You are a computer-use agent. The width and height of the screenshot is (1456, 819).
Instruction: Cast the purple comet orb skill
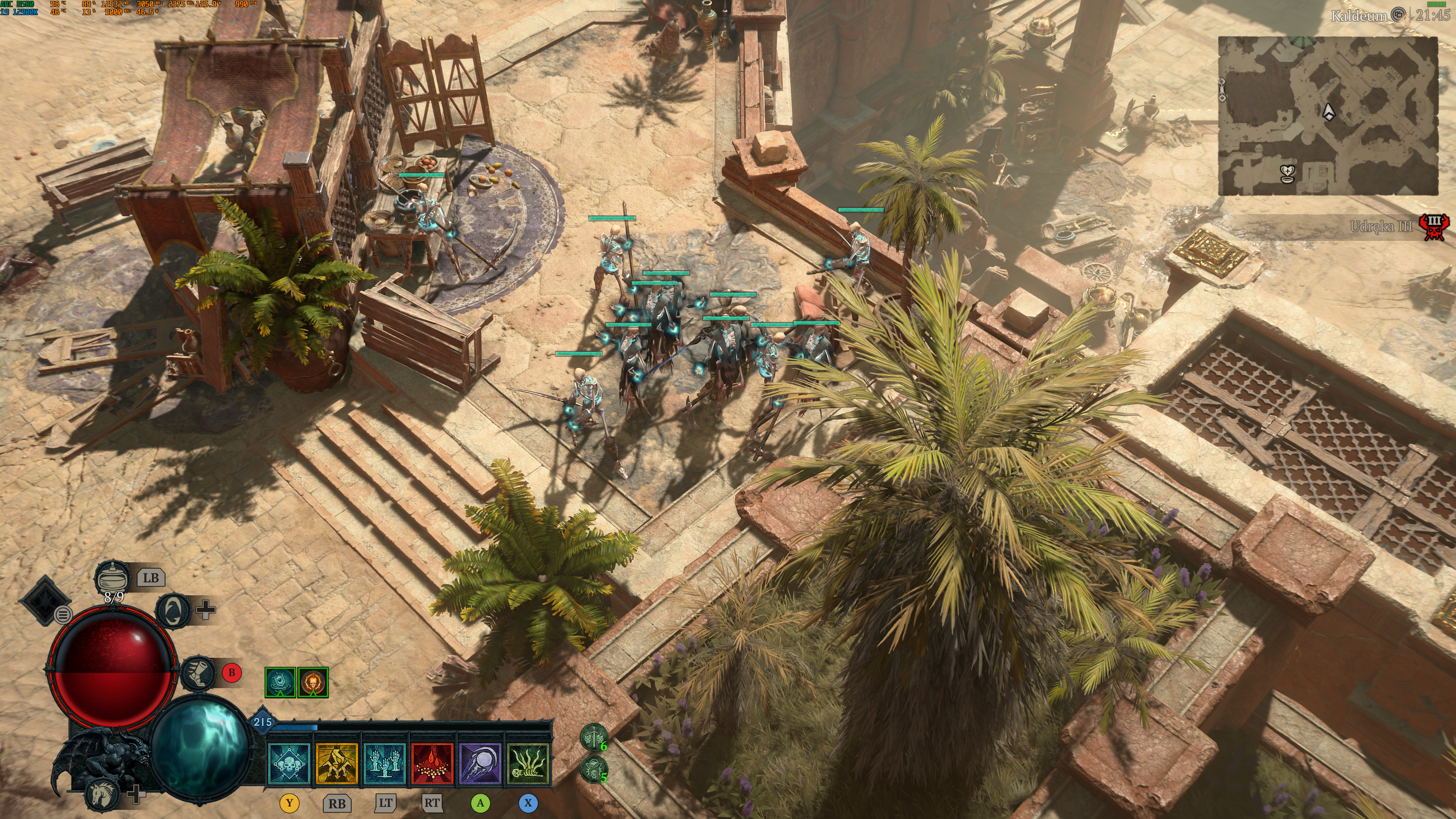tap(480, 764)
